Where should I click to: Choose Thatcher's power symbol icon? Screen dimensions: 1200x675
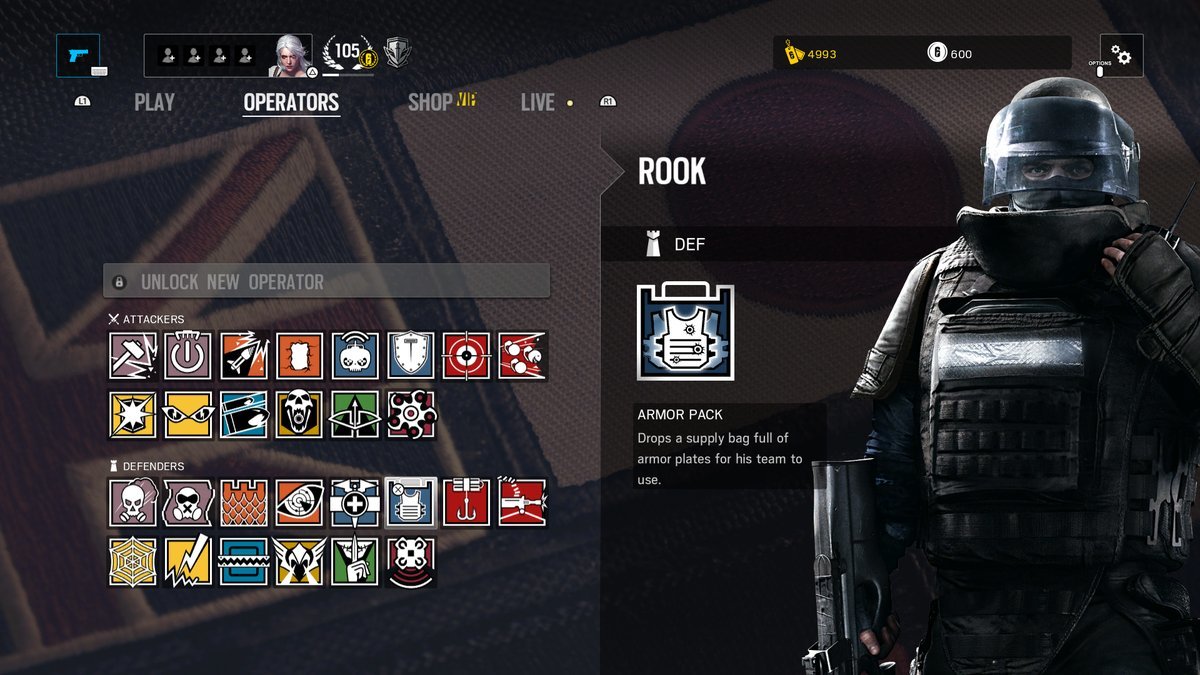(x=188, y=356)
